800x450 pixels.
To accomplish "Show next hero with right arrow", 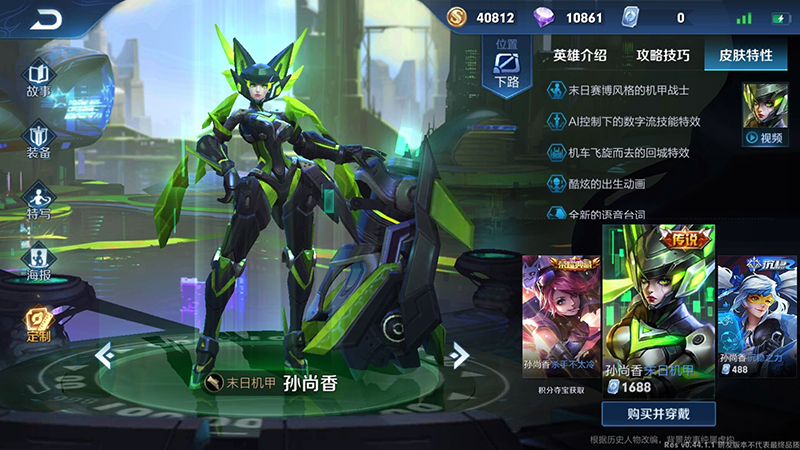I will [460, 354].
